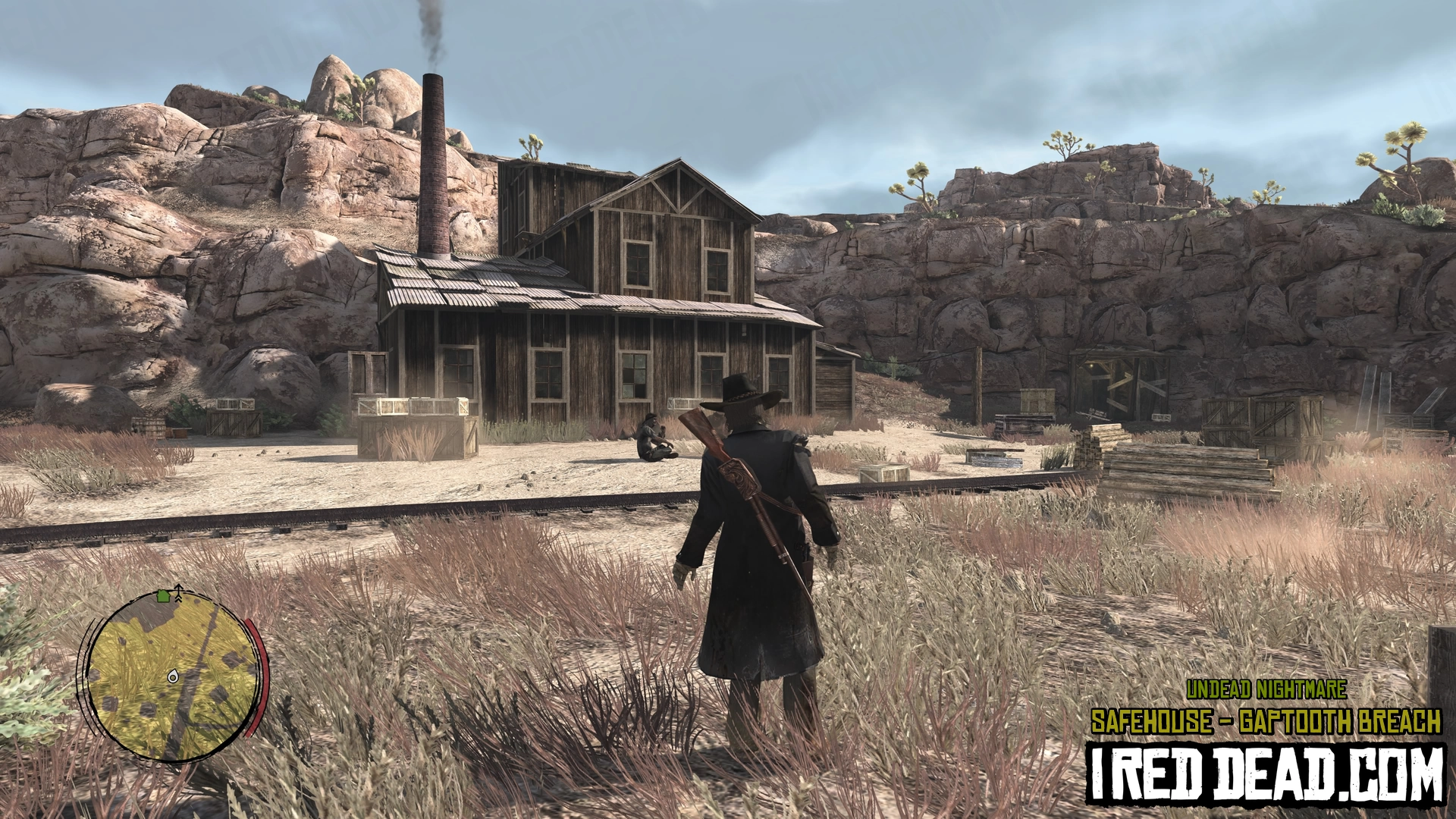Click the north arrow indicator on the minimap
The image size is (1456, 819).
point(178,591)
